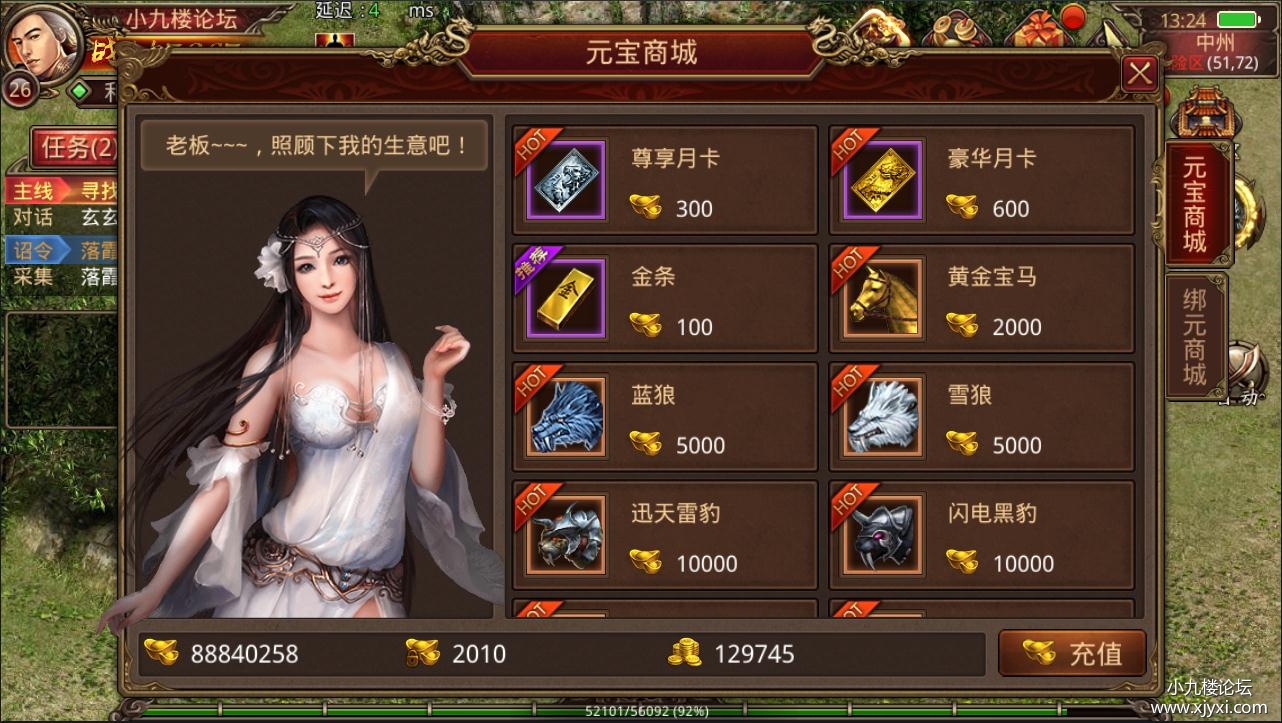Viewport: 1282px width, 723px height.
Task: Open the 采集 gathering quest entry
Action: [x=32, y=277]
